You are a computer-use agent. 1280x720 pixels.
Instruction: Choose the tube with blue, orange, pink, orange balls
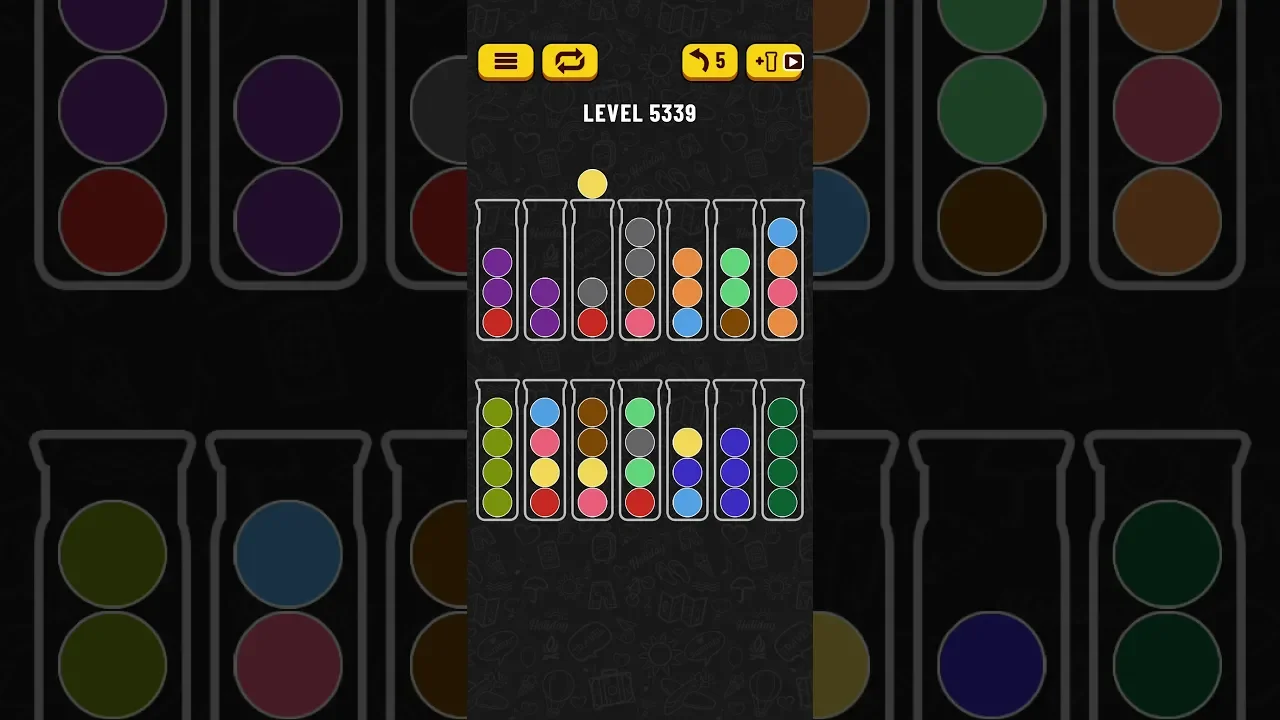(x=783, y=272)
